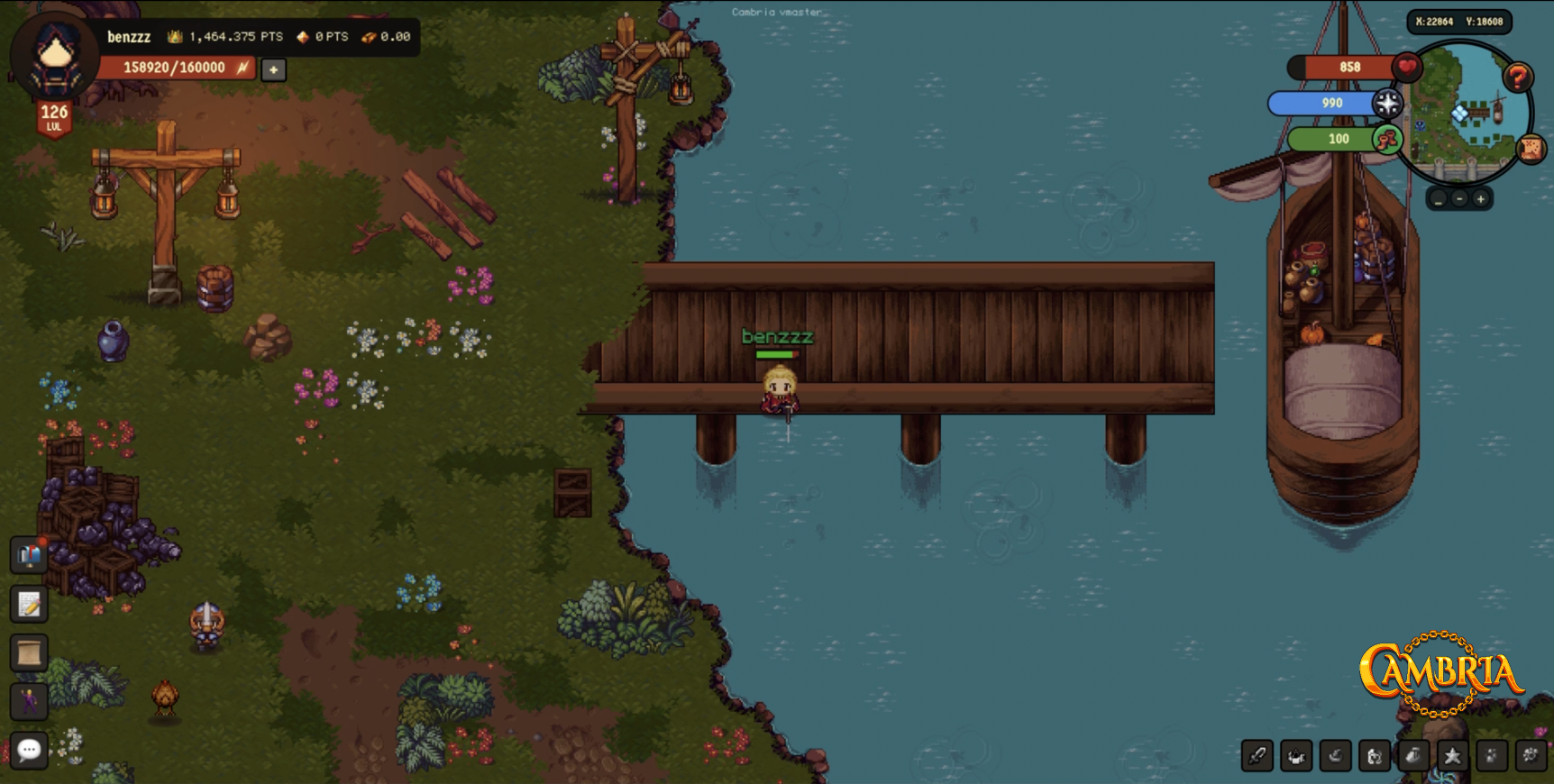Open the gear-shaped settings slot
Viewport: 1554px width, 784px height.
pyautogui.click(x=1531, y=756)
